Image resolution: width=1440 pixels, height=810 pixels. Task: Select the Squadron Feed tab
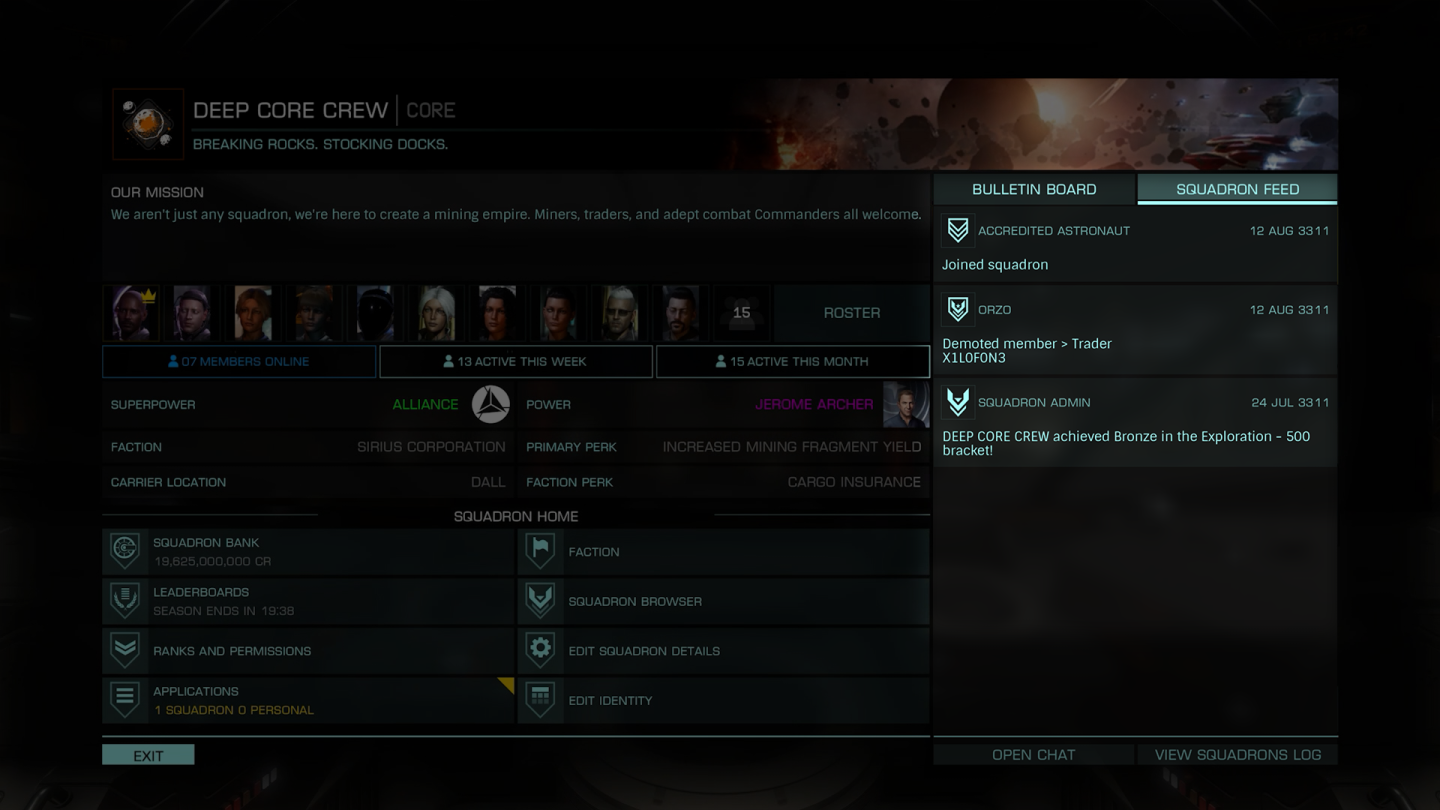[1237, 189]
